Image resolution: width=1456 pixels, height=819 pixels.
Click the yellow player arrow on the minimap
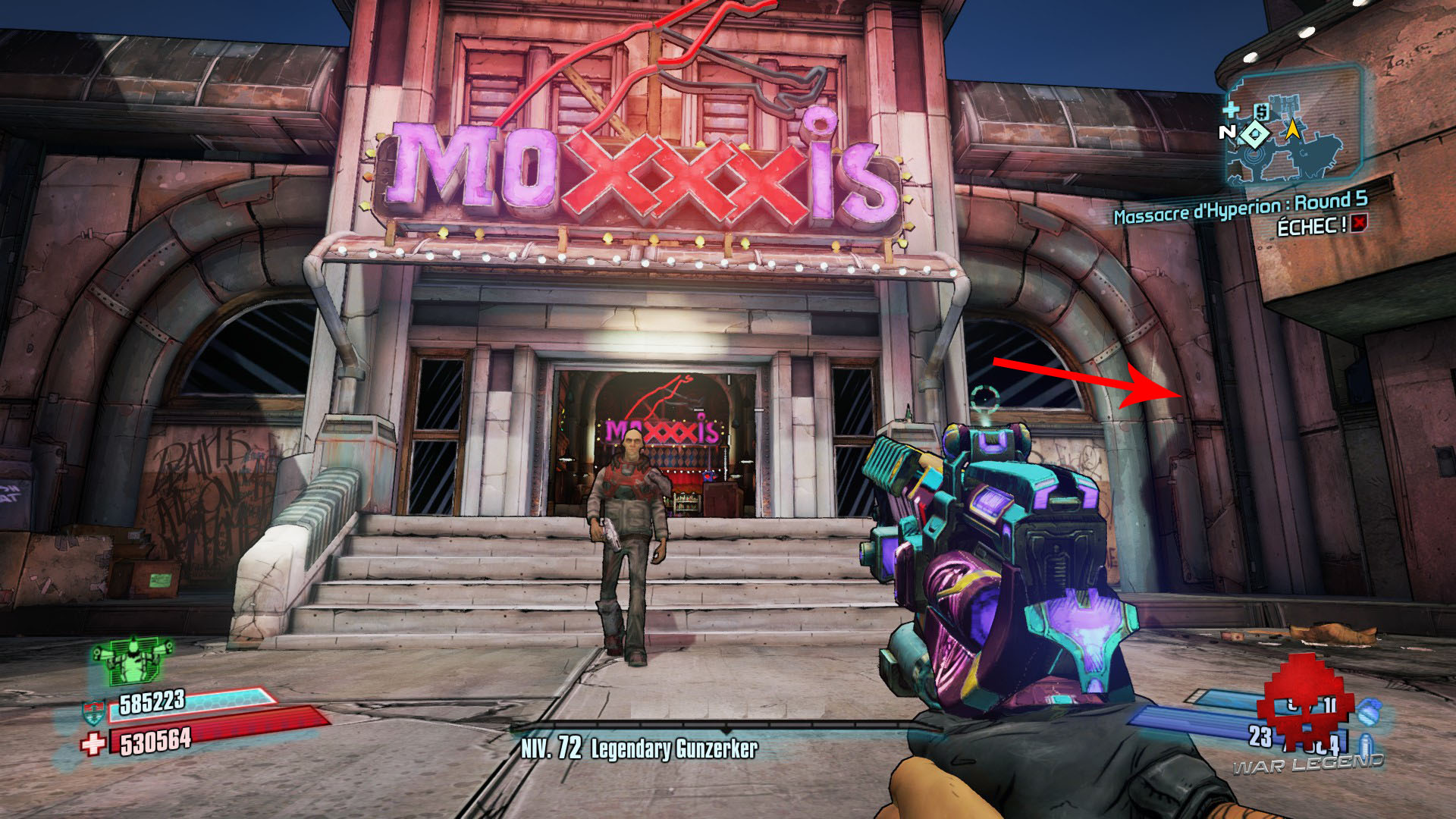1292,130
